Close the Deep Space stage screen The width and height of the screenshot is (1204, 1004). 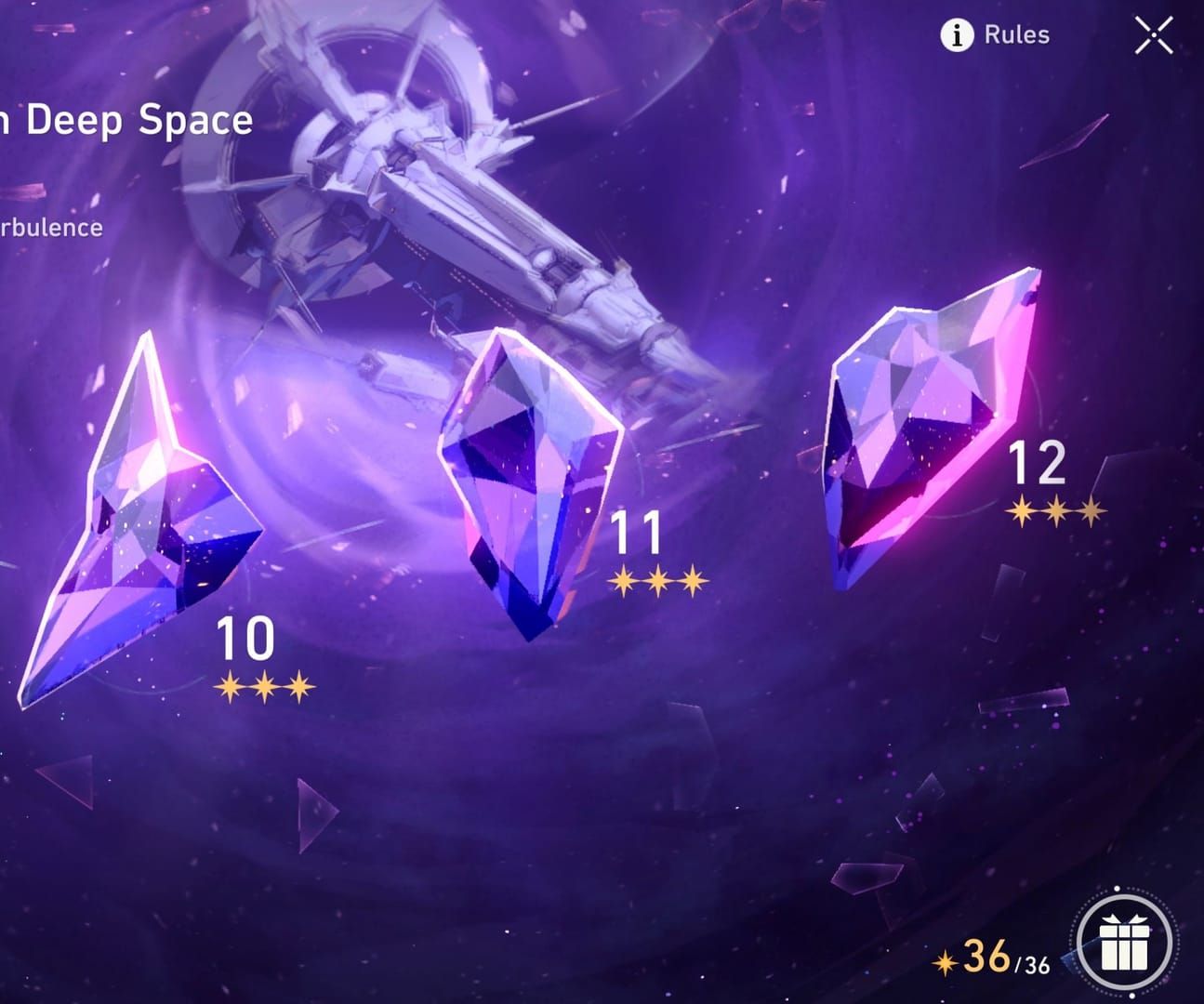[x=1153, y=36]
